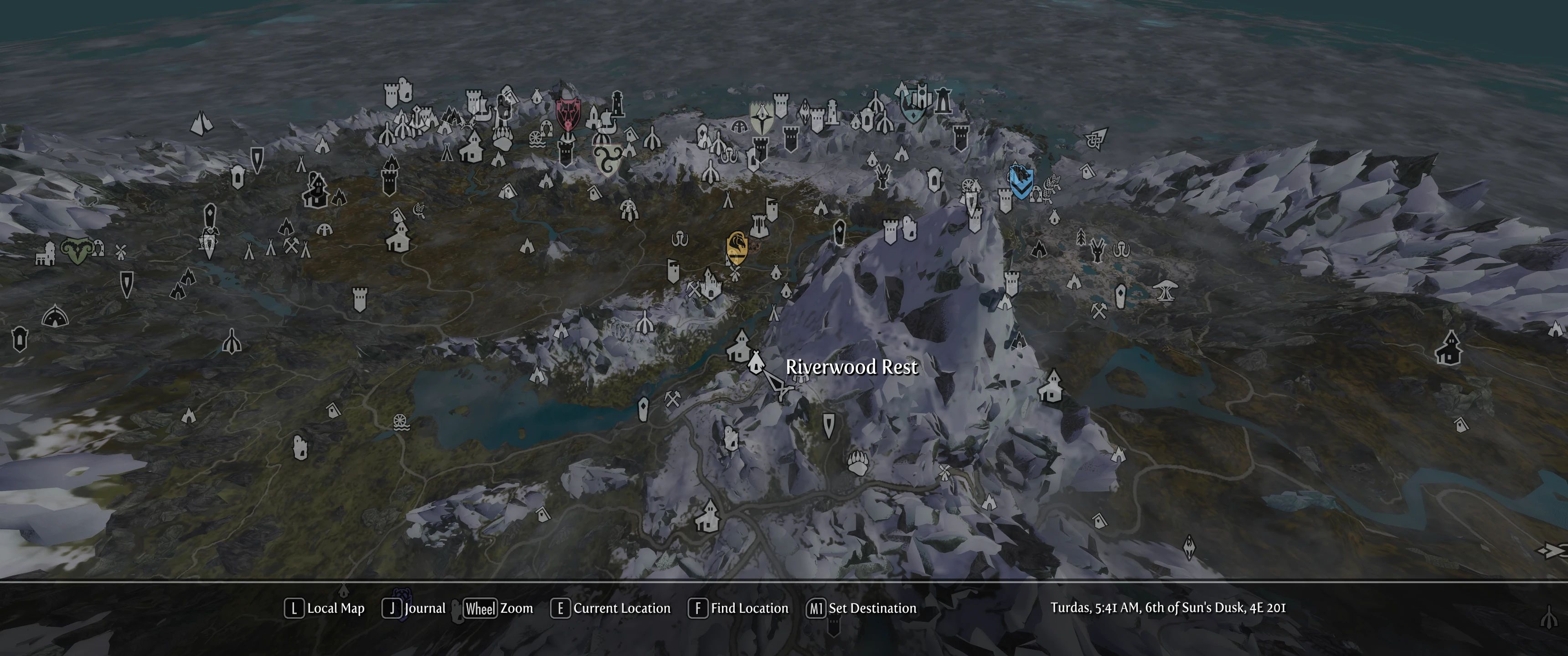
Task: Select the teal Winterhold crown marker
Action: 913,107
